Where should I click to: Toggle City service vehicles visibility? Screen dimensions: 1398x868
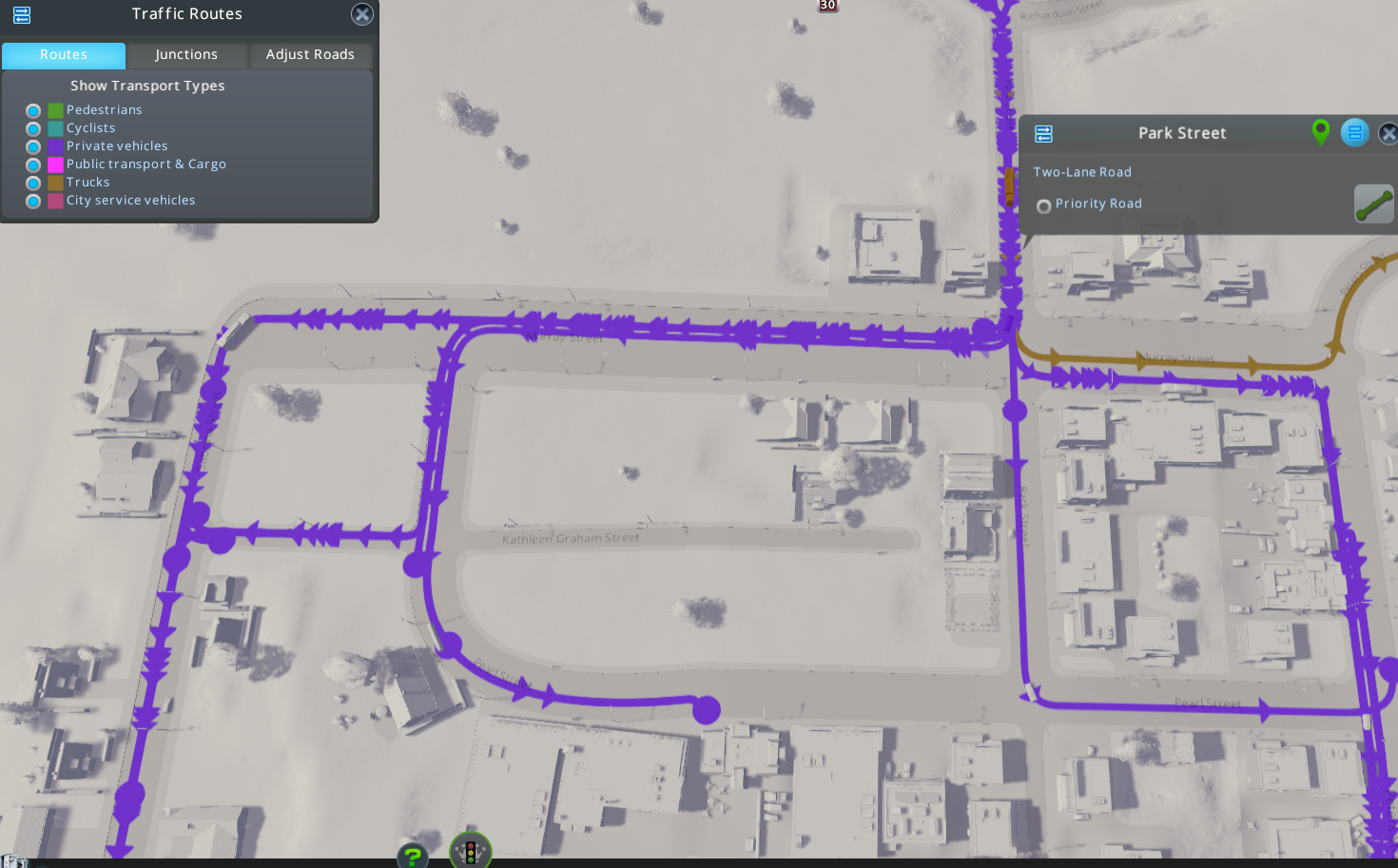pyautogui.click(x=32, y=201)
